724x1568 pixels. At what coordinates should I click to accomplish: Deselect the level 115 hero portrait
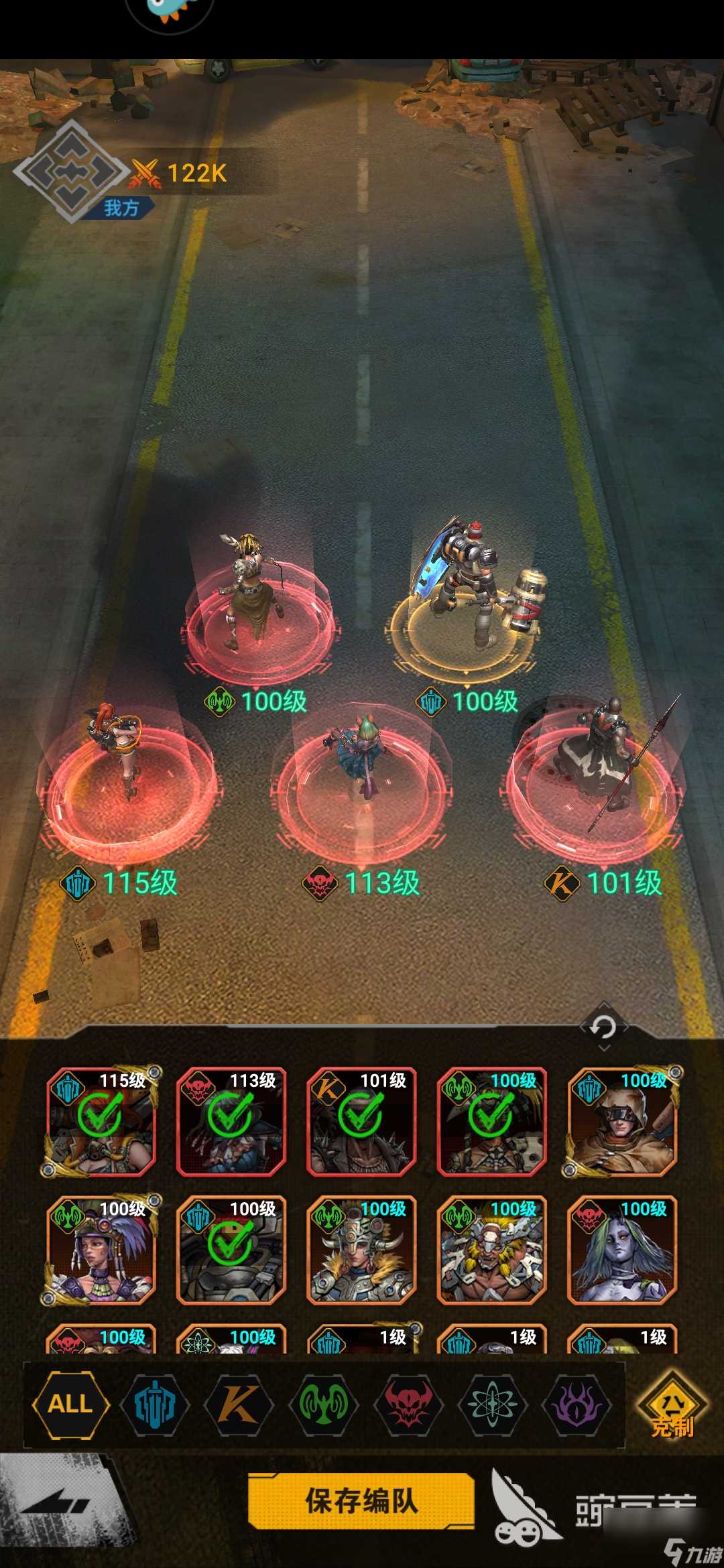101,1122
